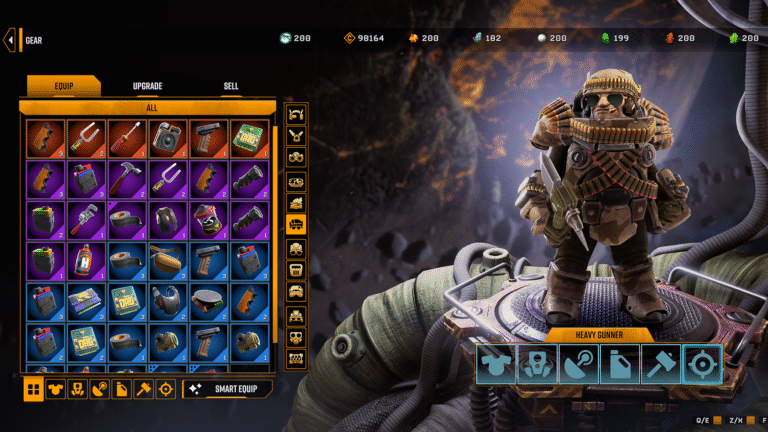768x432 pixels.
Task: Select the red pipe wrench item
Action: 85,222
